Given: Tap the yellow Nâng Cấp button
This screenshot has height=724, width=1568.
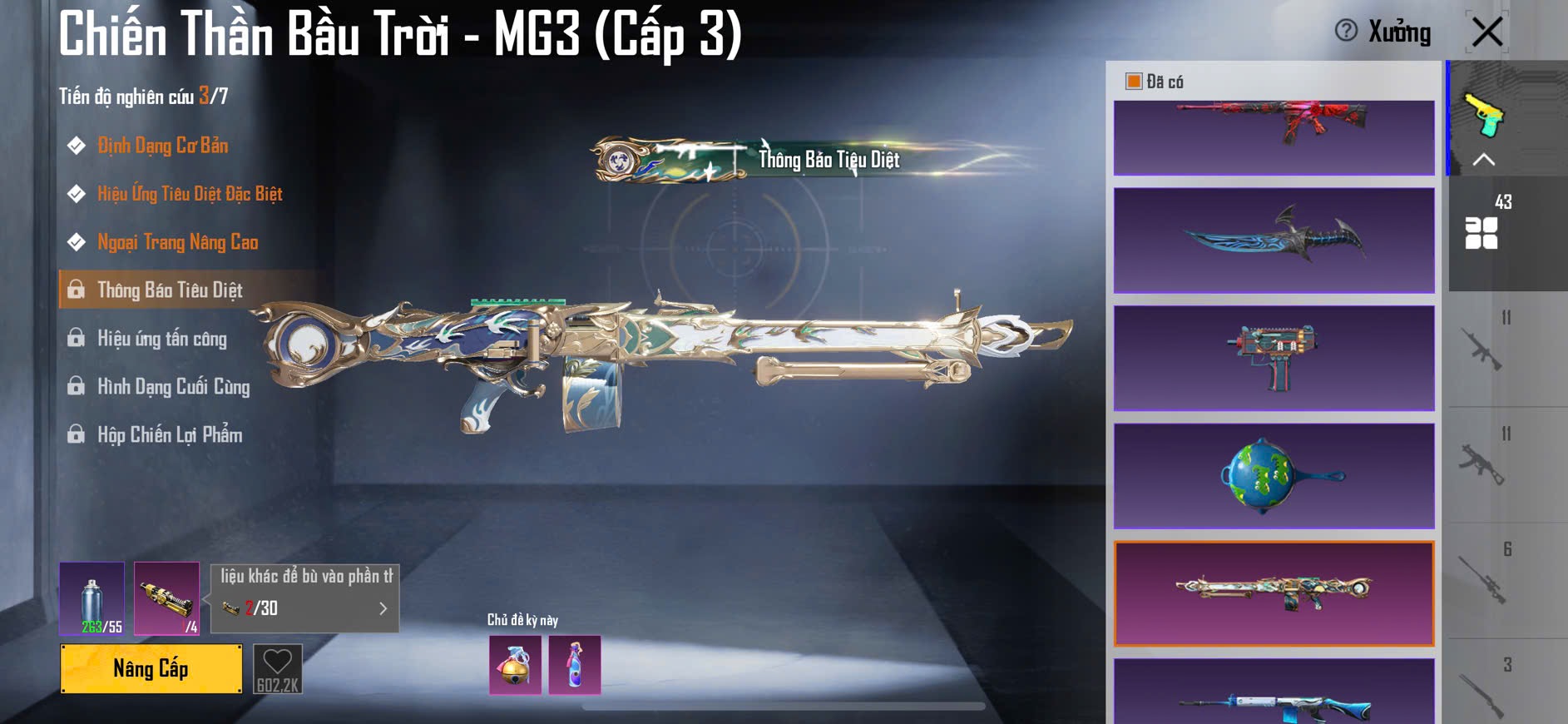Looking at the screenshot, I should [151, 668].
